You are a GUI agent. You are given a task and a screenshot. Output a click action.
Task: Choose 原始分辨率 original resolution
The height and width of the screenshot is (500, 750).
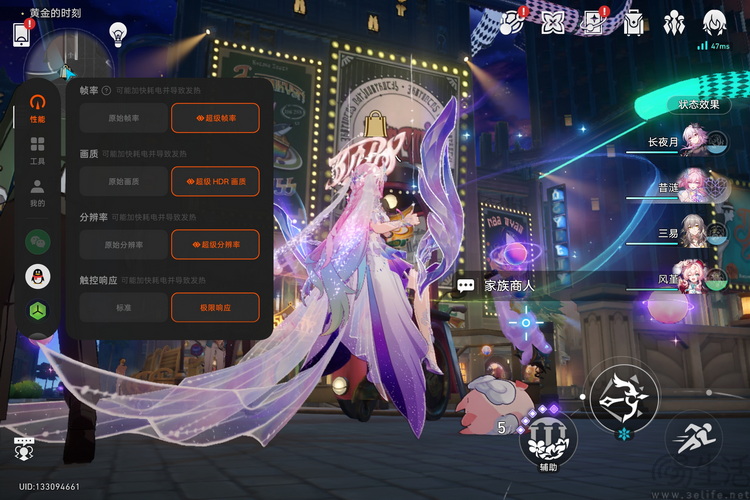pyautogui.click(x=124, y=244)
